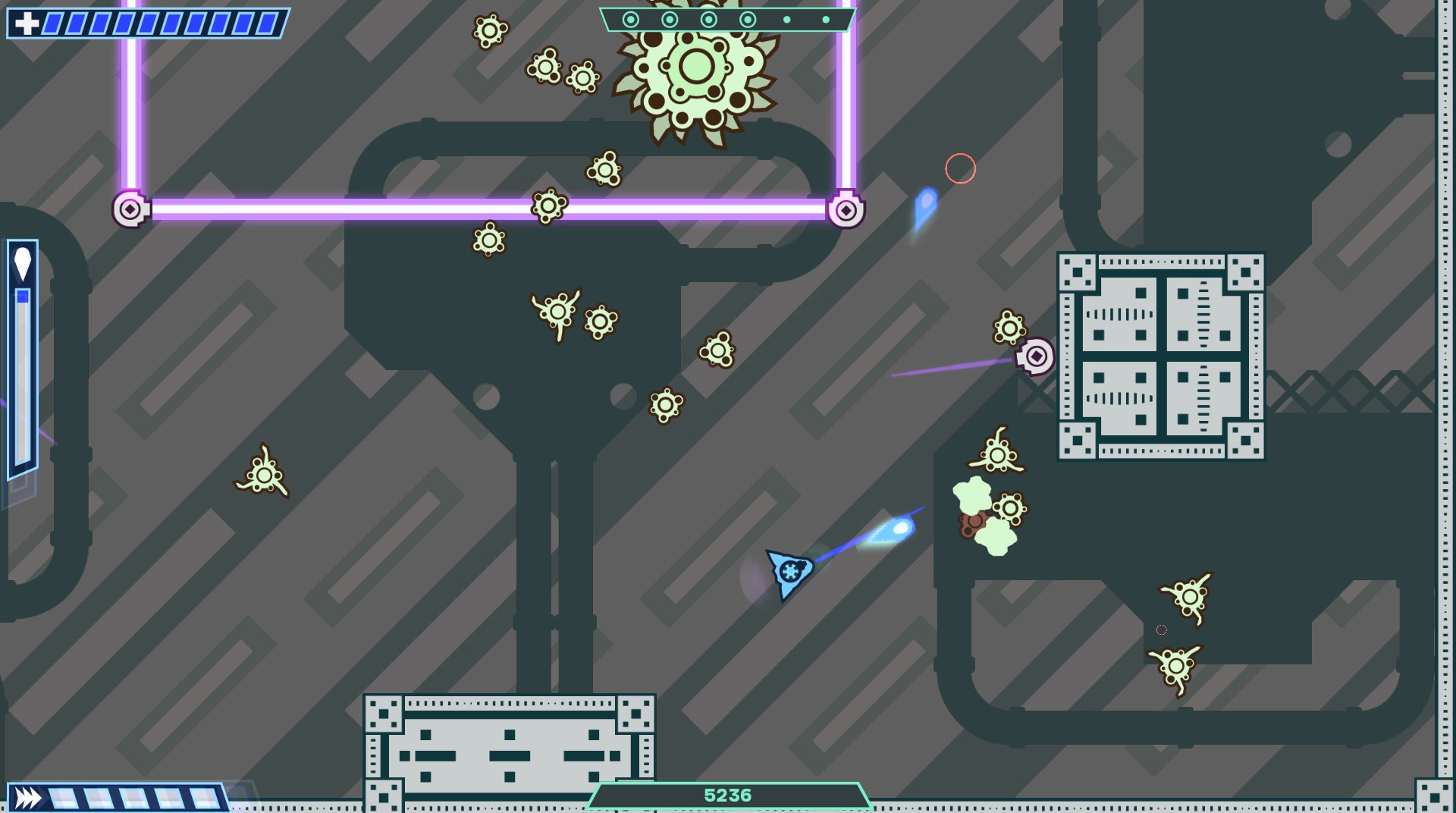Click the small unfilled dot on the objective bar
This screenshot has width=1456, height=813.
pos(786,19)
